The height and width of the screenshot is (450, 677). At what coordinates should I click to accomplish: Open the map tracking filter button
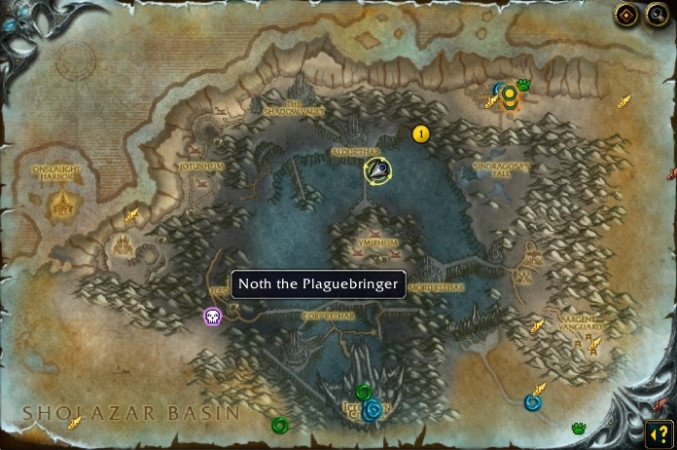(x=626, y=15)
